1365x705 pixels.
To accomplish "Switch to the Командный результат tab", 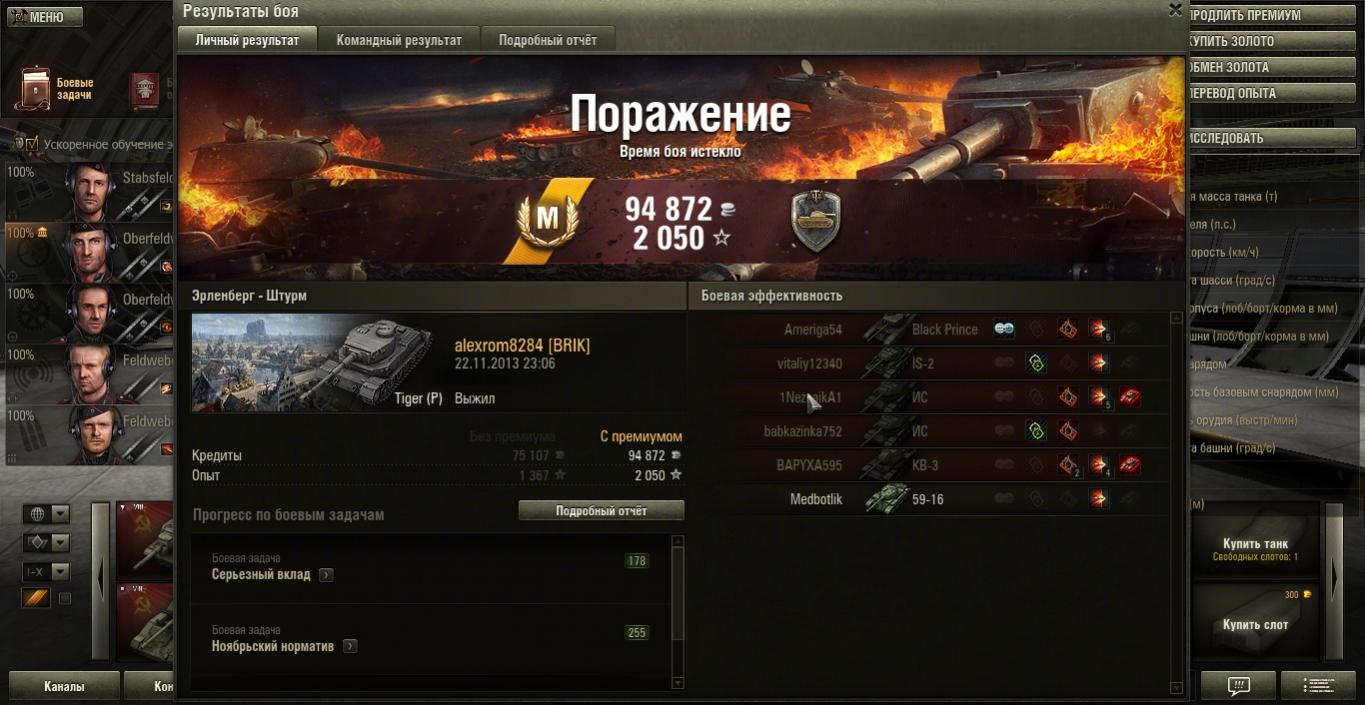I will [x=399, y=40].
